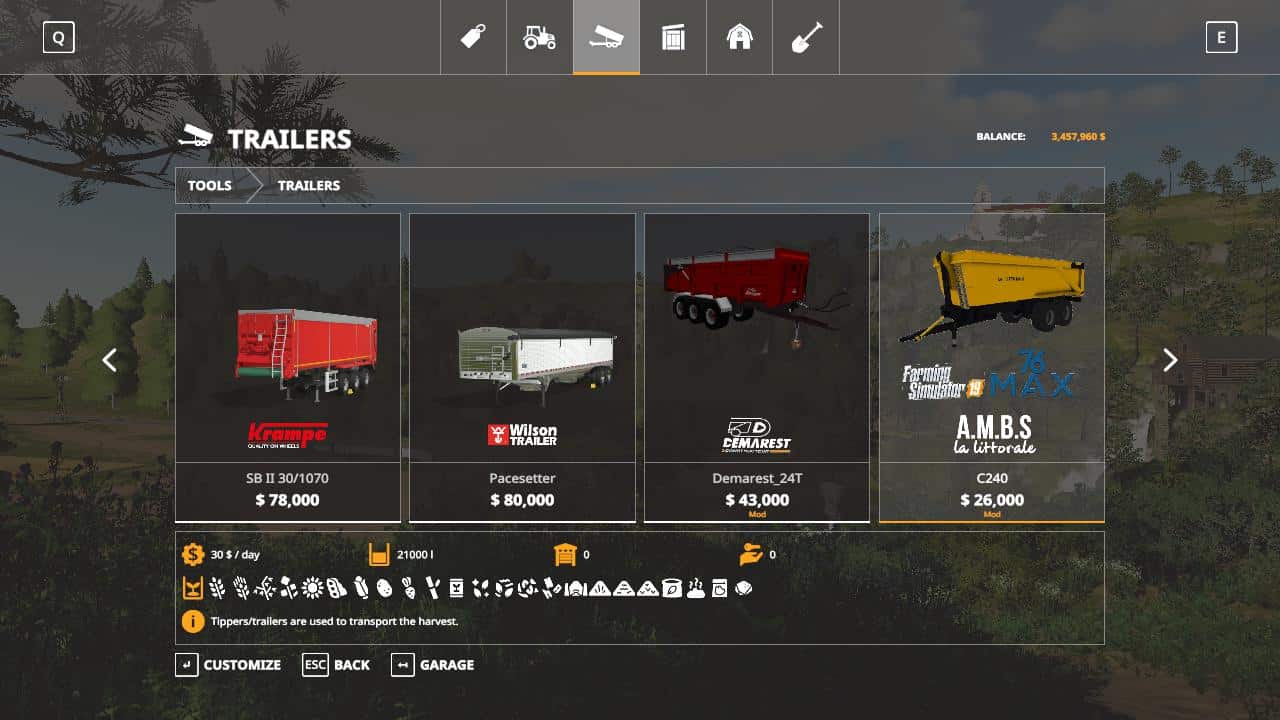
Task: Open Customize for the selected trailer
Action: click(x=229, y=665)
